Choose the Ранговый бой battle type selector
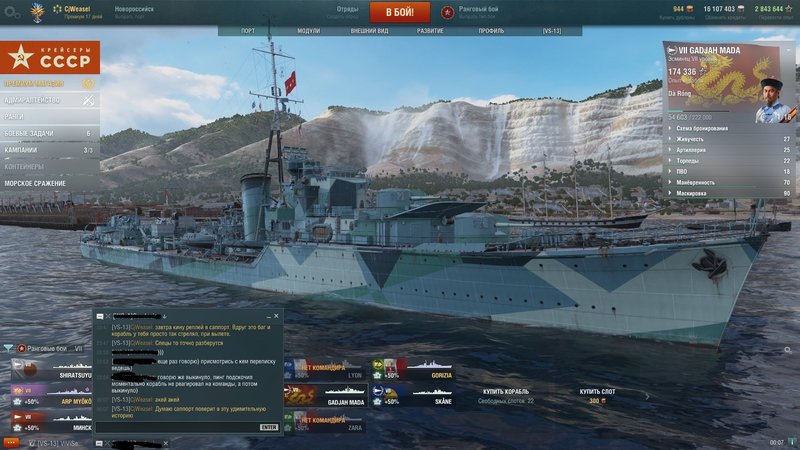The image size is (800, 450). tap(480, 12)
